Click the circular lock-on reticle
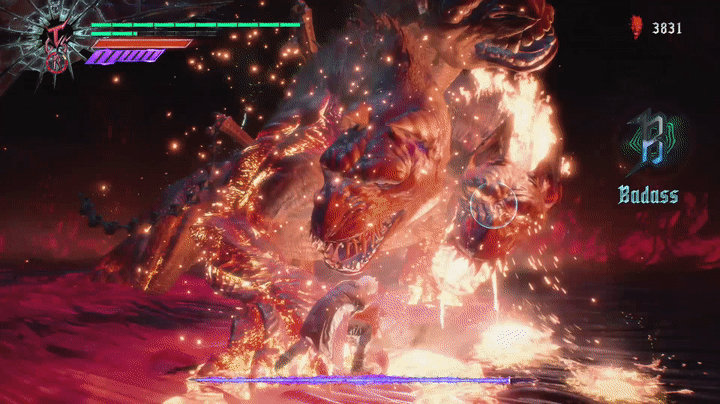 point(493,204)
